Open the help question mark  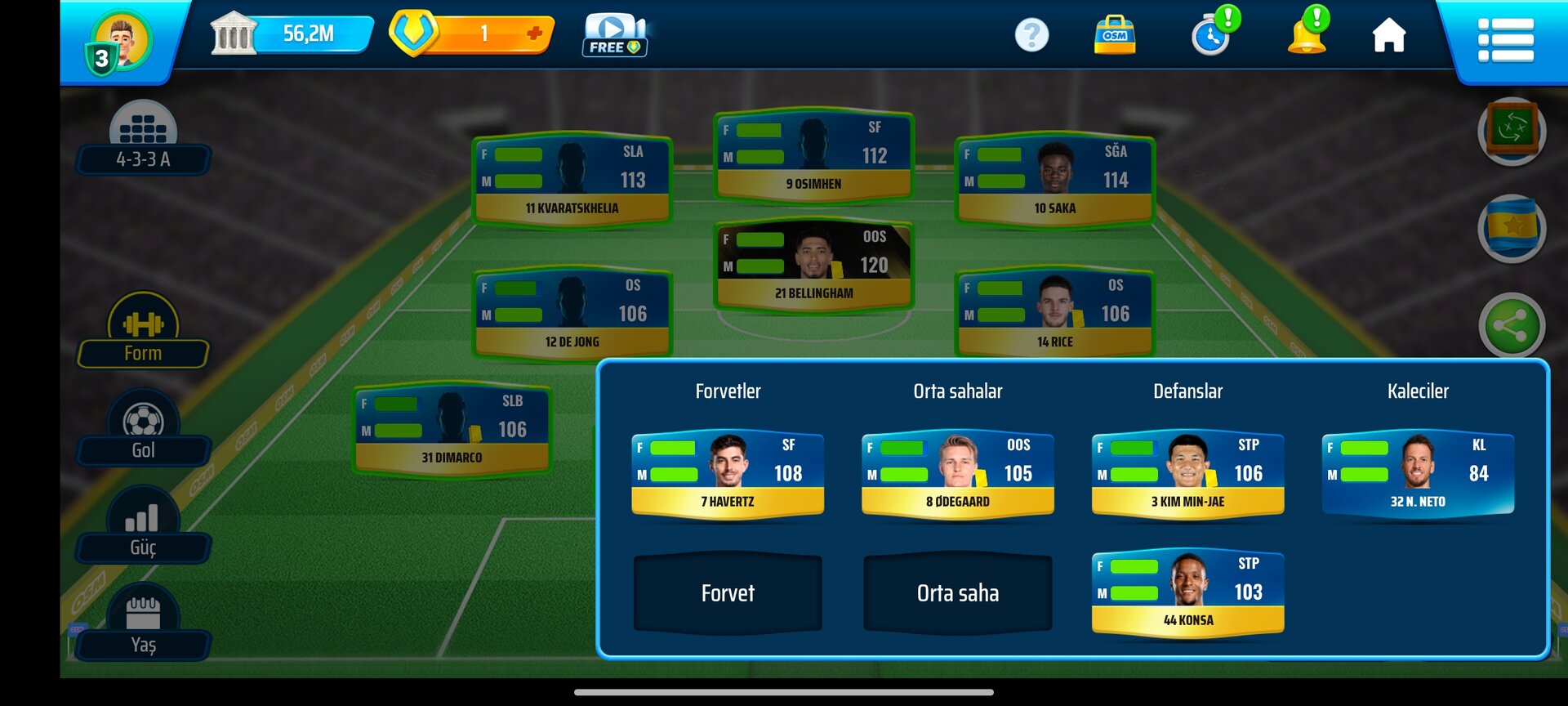pyautogui.click(x=1031, y=35)
